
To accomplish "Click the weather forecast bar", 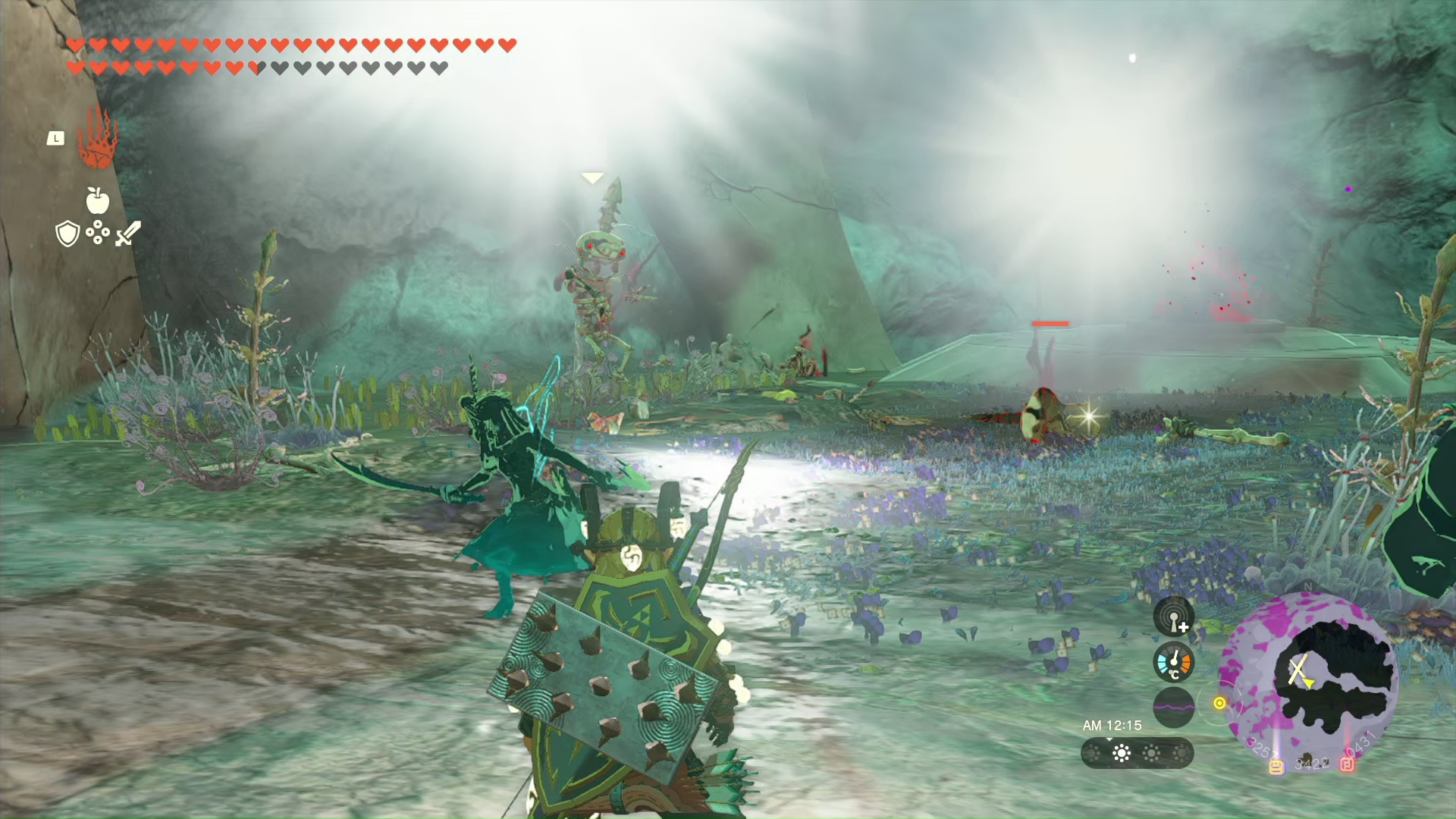I will (1137, 753).
